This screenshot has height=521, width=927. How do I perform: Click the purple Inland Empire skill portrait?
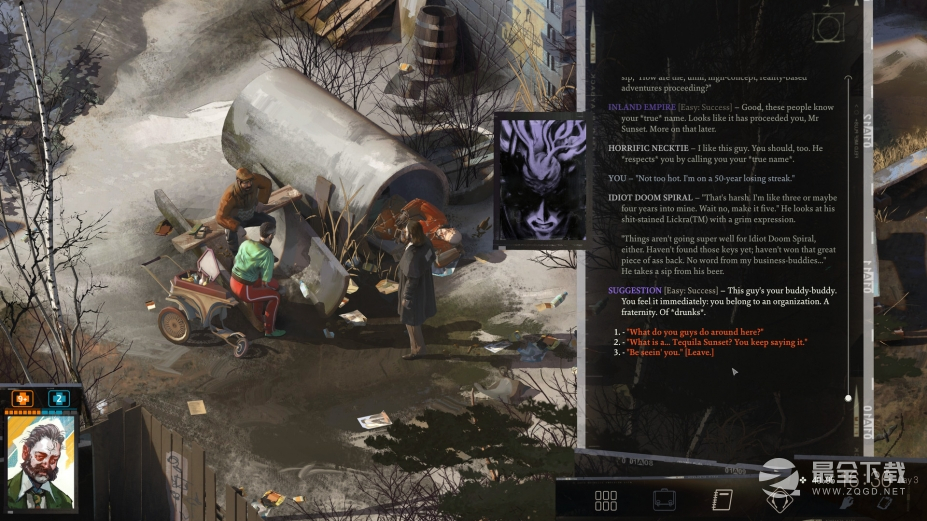[x=541, y=180]
